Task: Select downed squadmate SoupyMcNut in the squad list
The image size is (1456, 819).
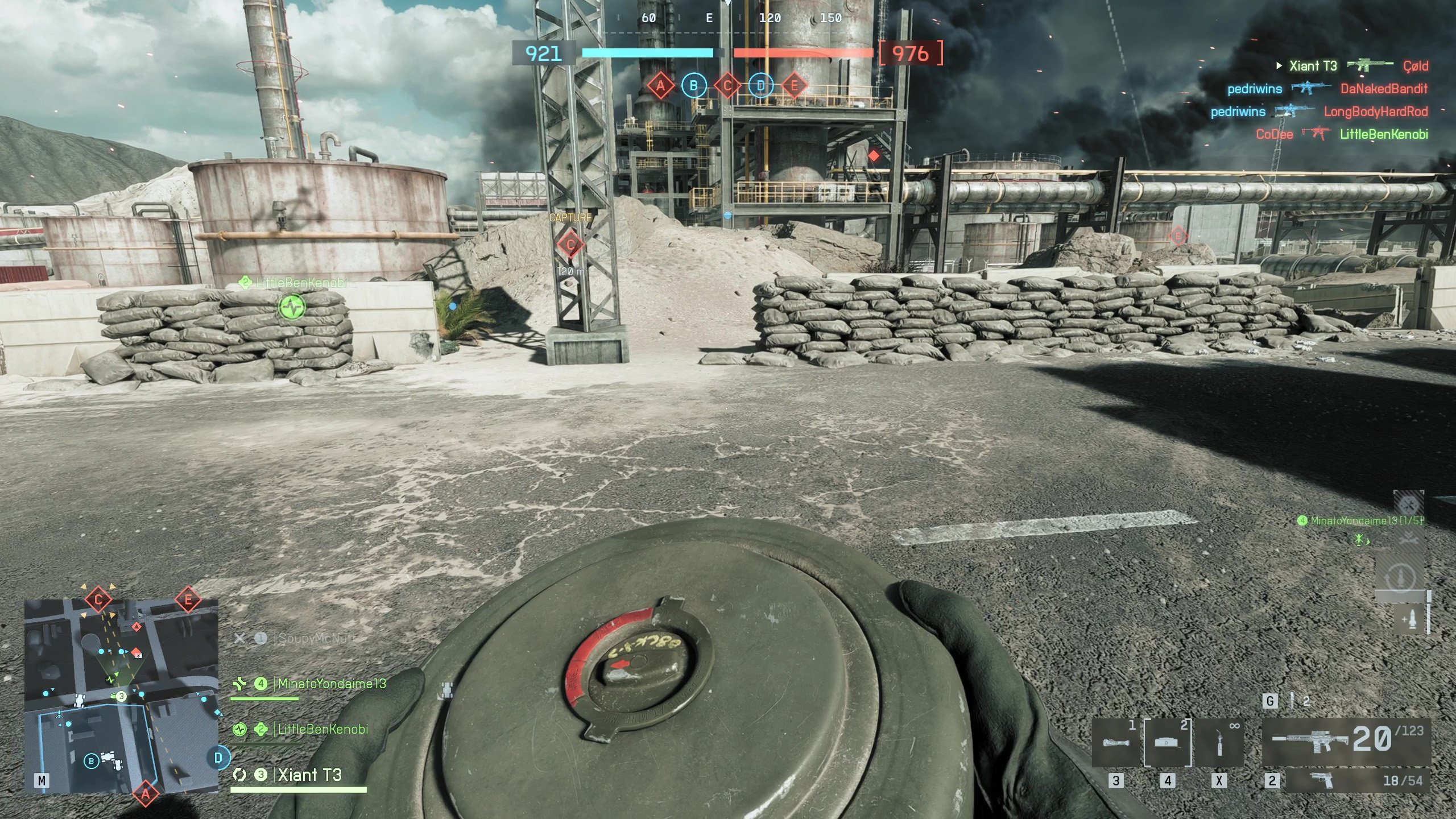Action: tap(314, 638)
